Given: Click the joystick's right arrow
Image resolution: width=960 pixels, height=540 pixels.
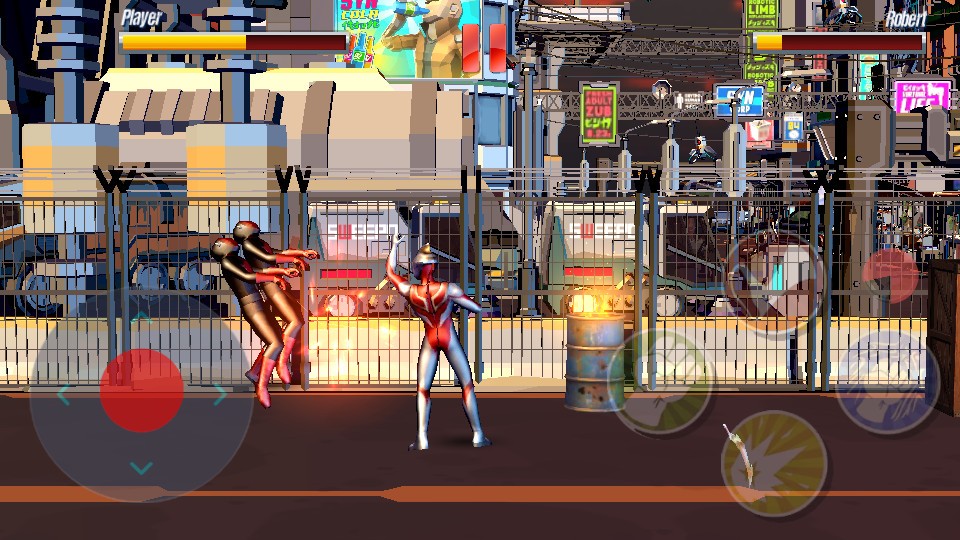Looking at the screenshot, I should point(220,395).
